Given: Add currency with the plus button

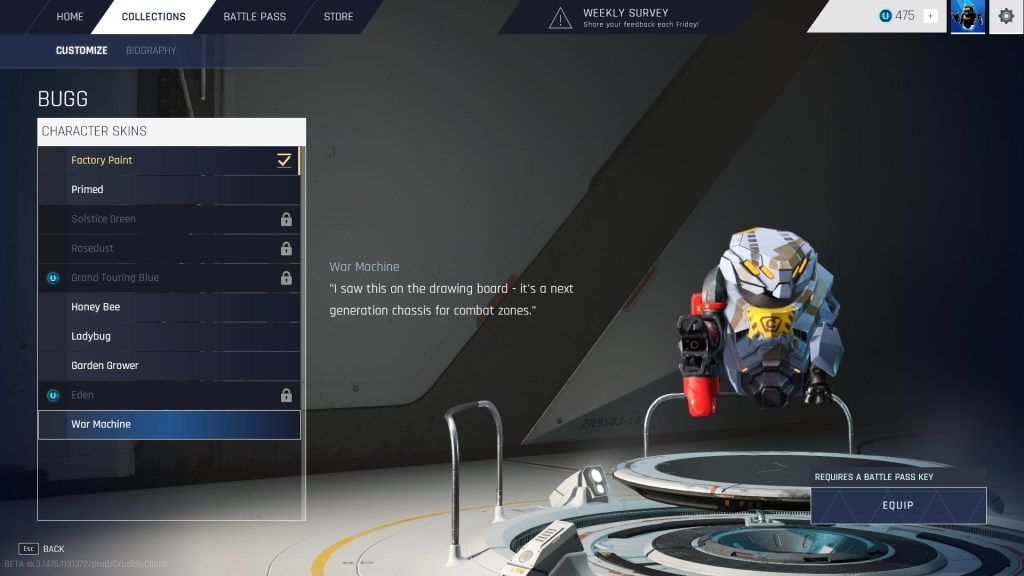Looking at the screenshot, I should coord(930,16).
